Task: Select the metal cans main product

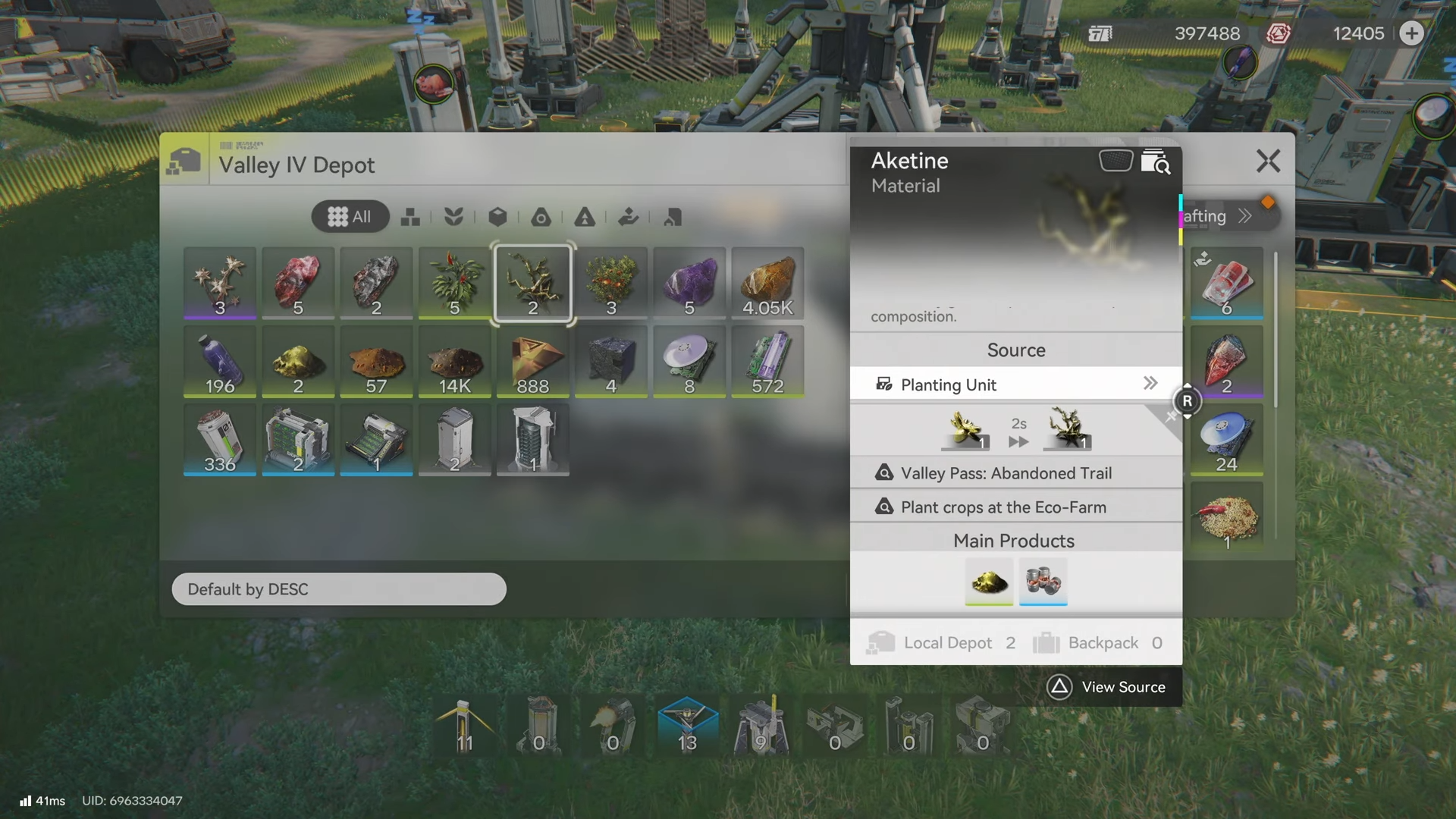Action: [1043, 582]
